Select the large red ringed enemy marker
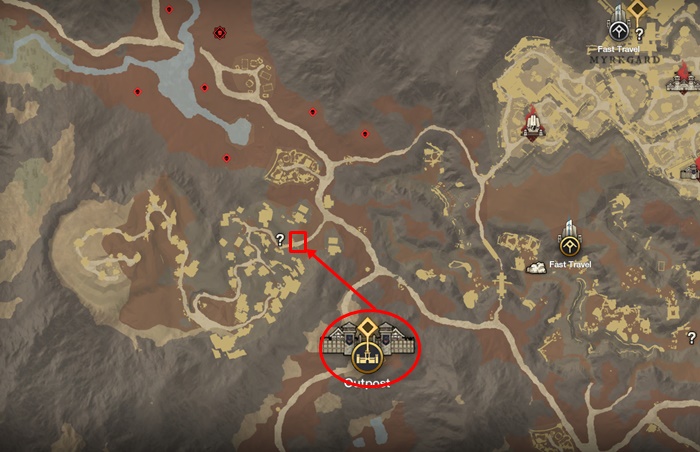The image size is (700, 452). coord(220,33)
